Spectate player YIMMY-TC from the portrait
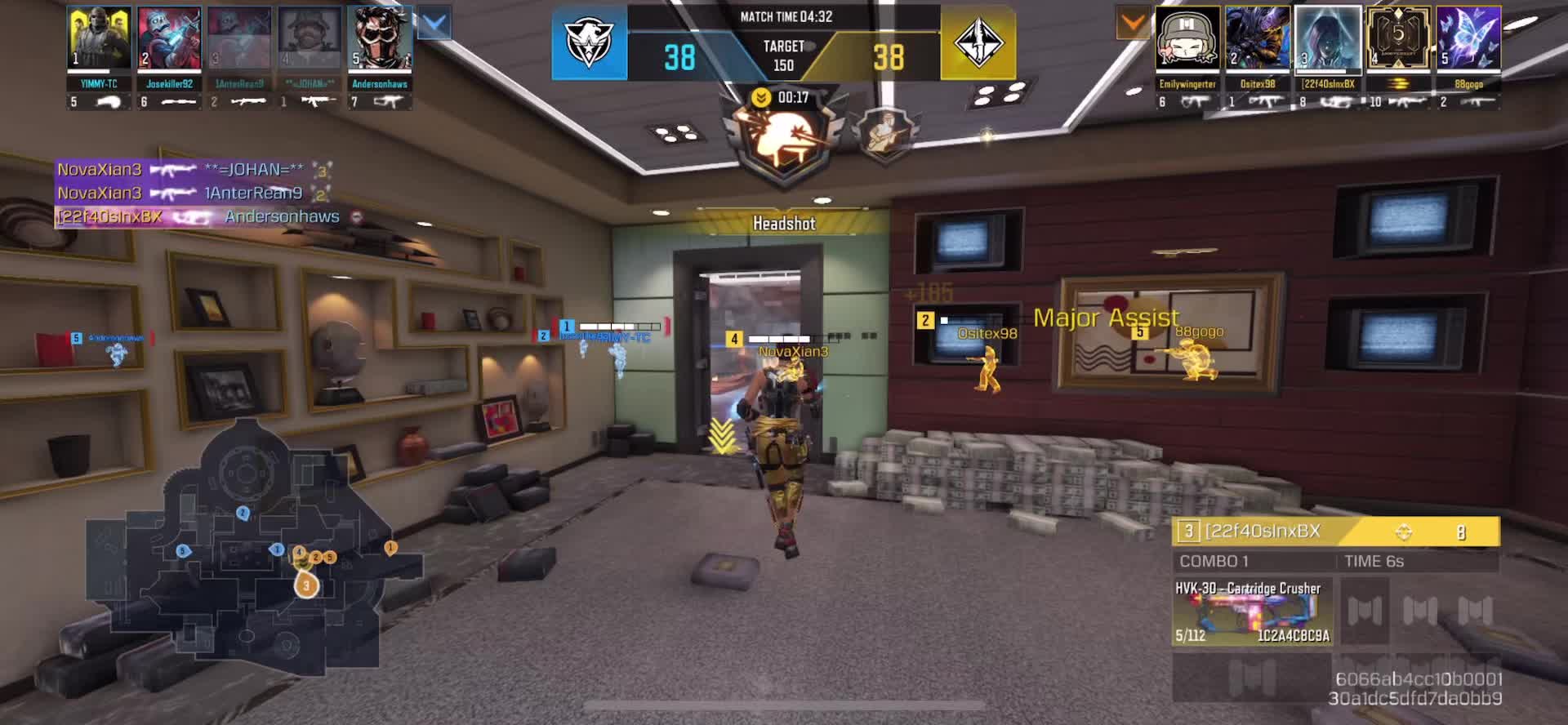1568x725 pixels. point(99,38)
